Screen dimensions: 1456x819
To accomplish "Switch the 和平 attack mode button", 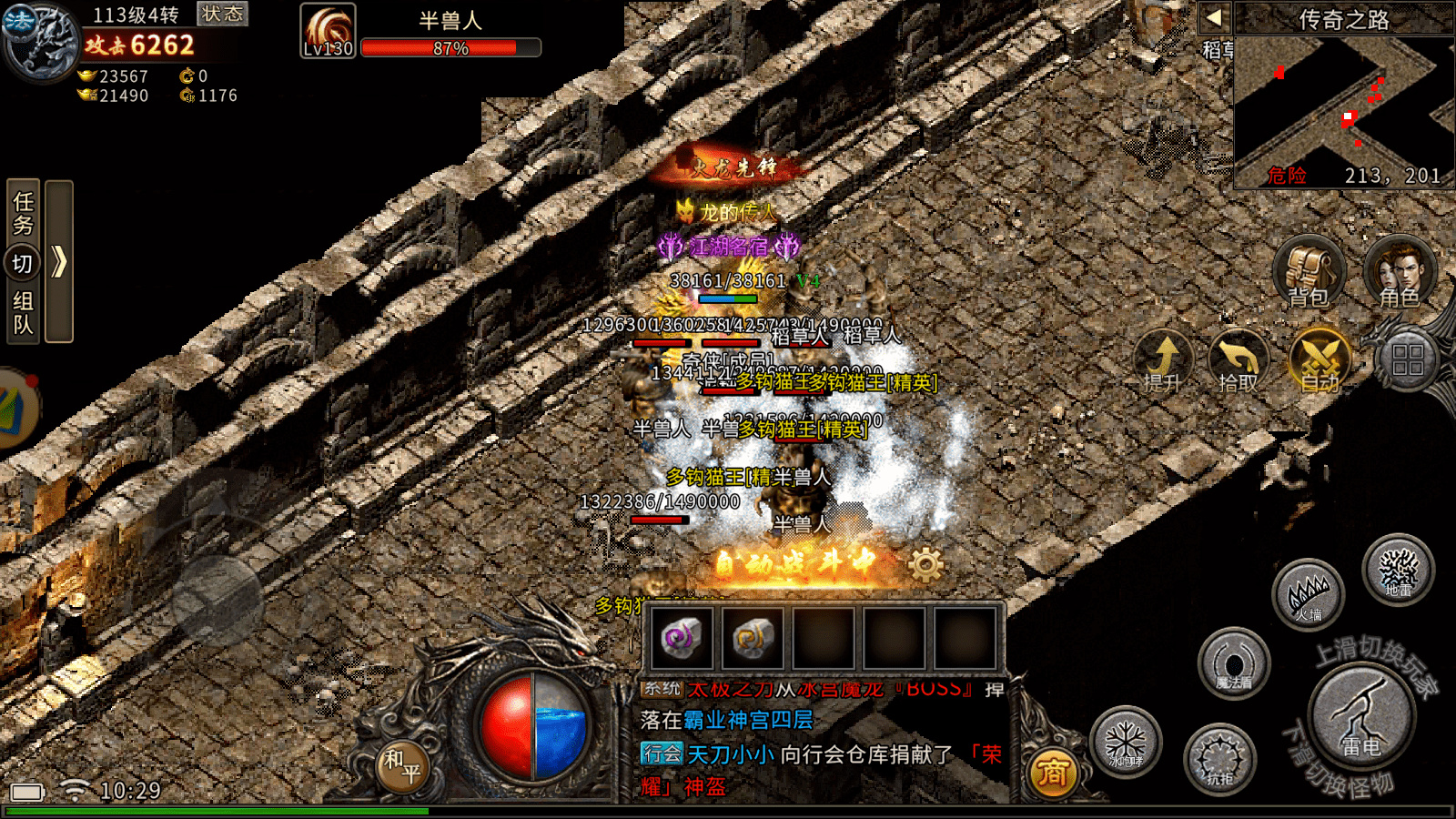I will pyautogui.click(x=401, y=765).
